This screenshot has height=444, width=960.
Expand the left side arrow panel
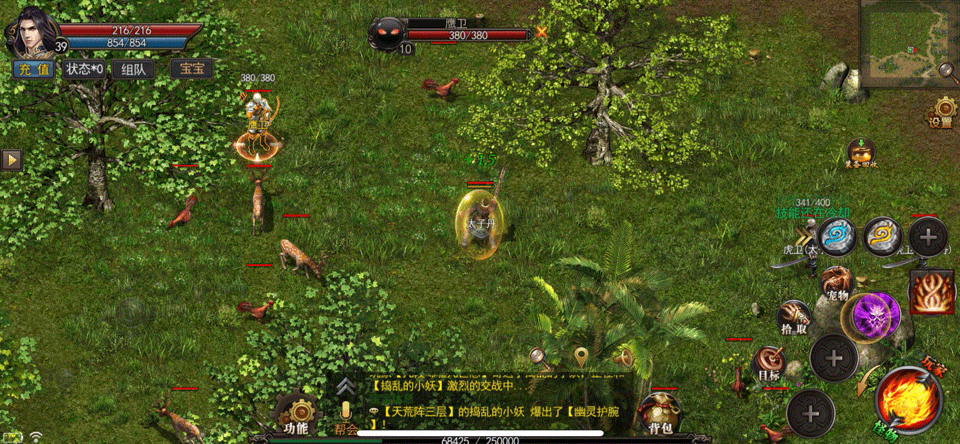point(11,160)
